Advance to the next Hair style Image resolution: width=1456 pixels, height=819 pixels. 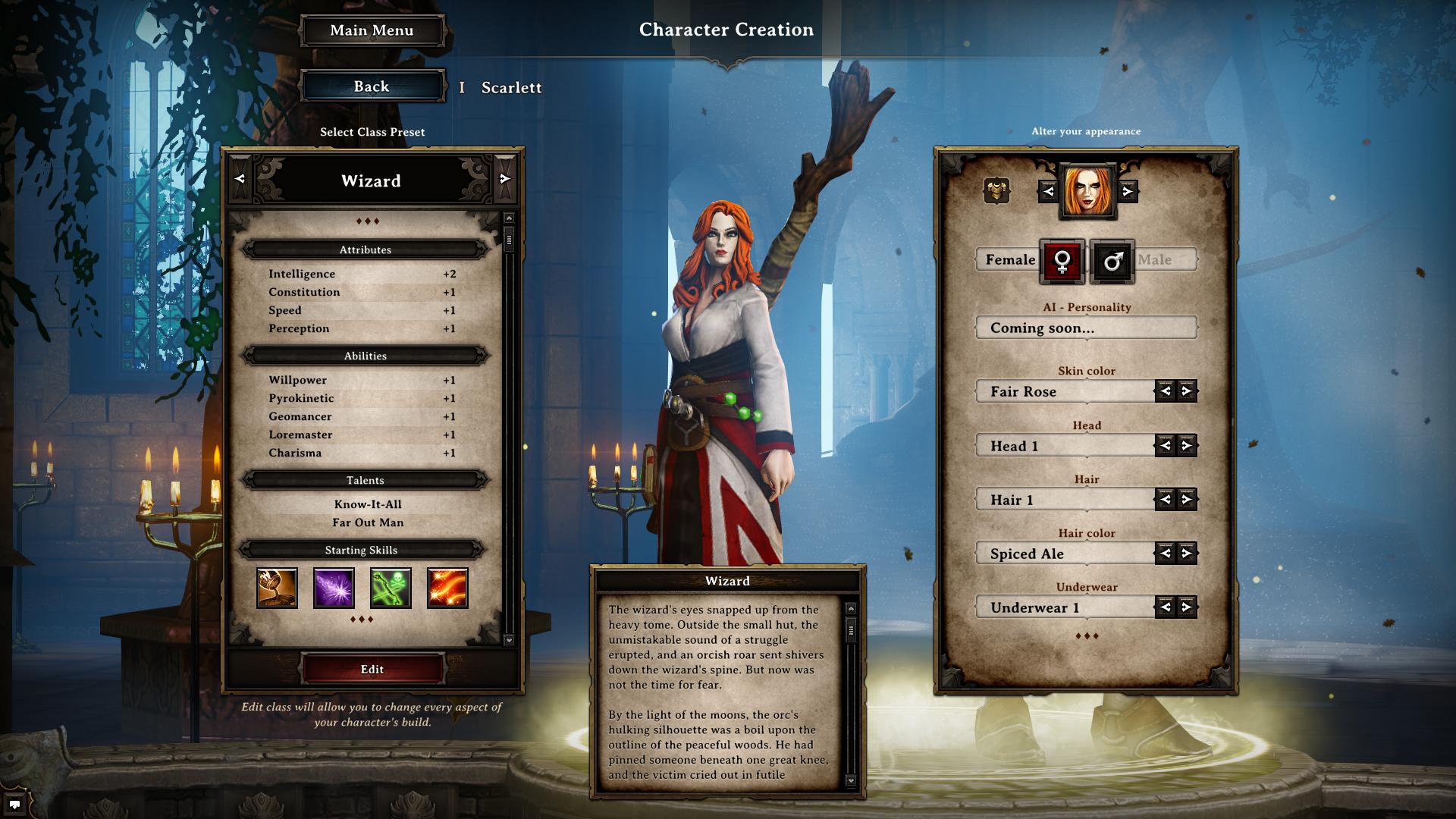(1187, 499)
